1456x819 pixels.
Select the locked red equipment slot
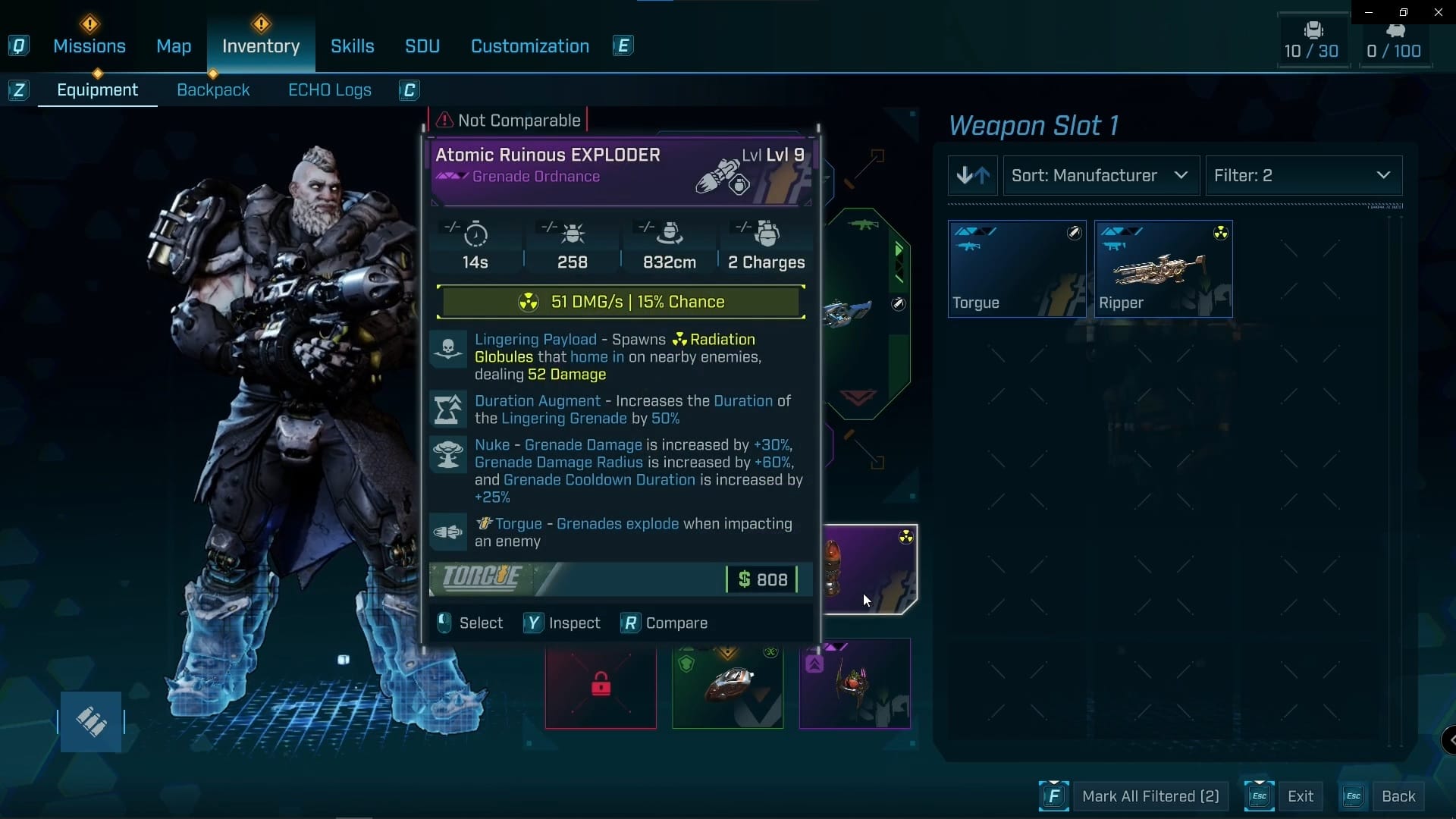point(601,685)
